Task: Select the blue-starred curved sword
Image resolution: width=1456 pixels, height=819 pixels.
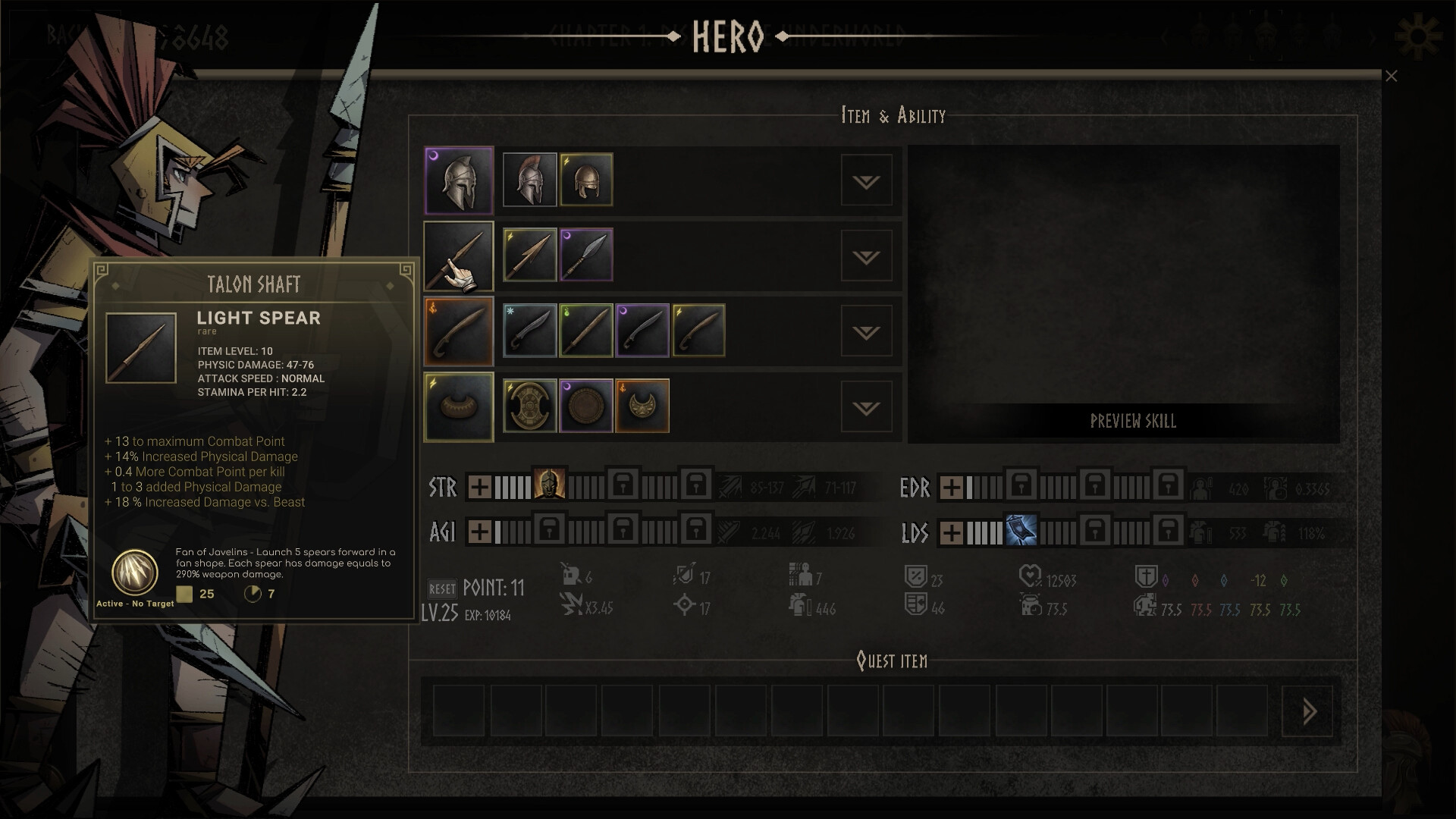Action: click(x=529, y=330)
